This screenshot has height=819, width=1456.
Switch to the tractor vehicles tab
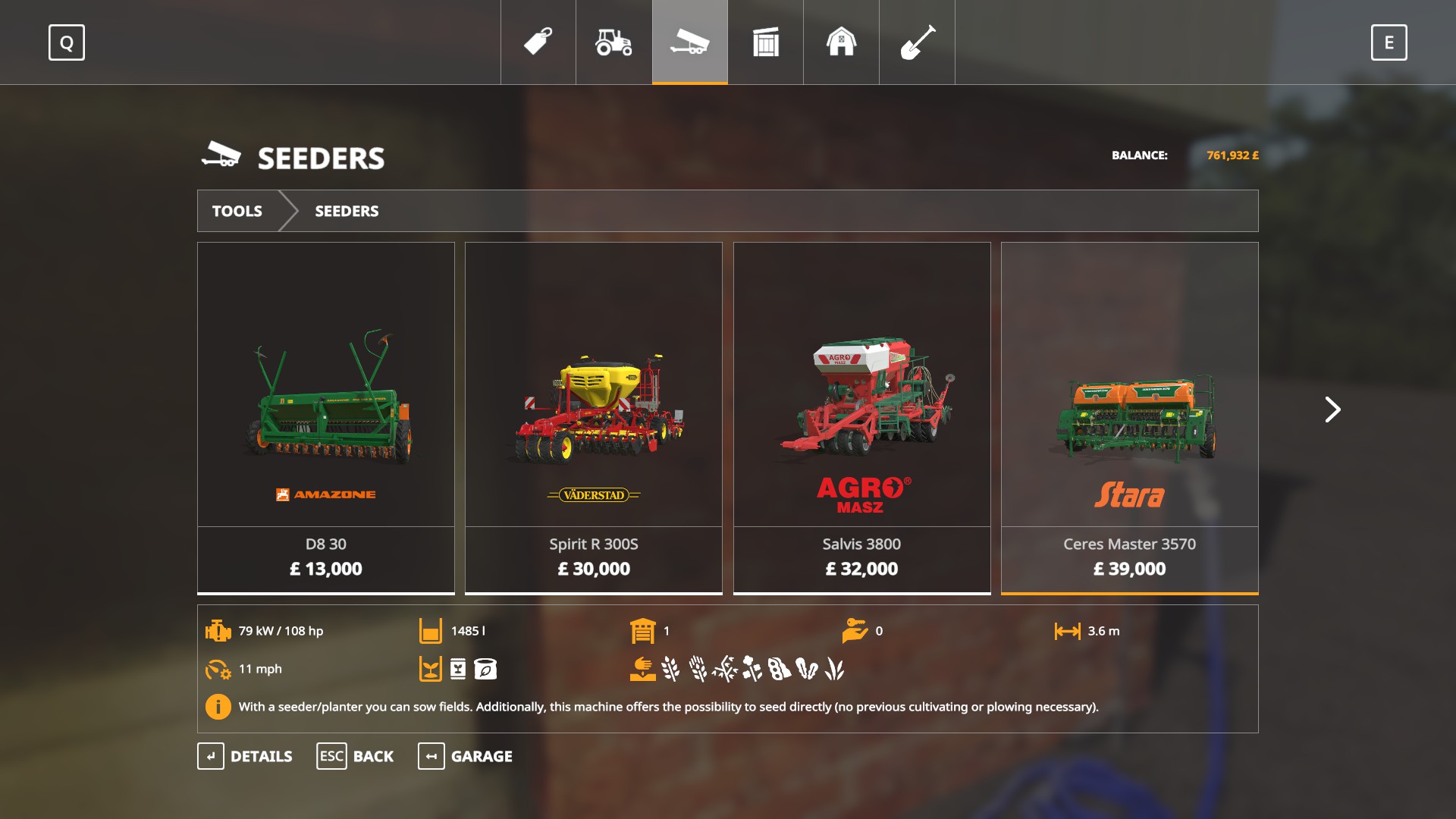click(614, 42)
